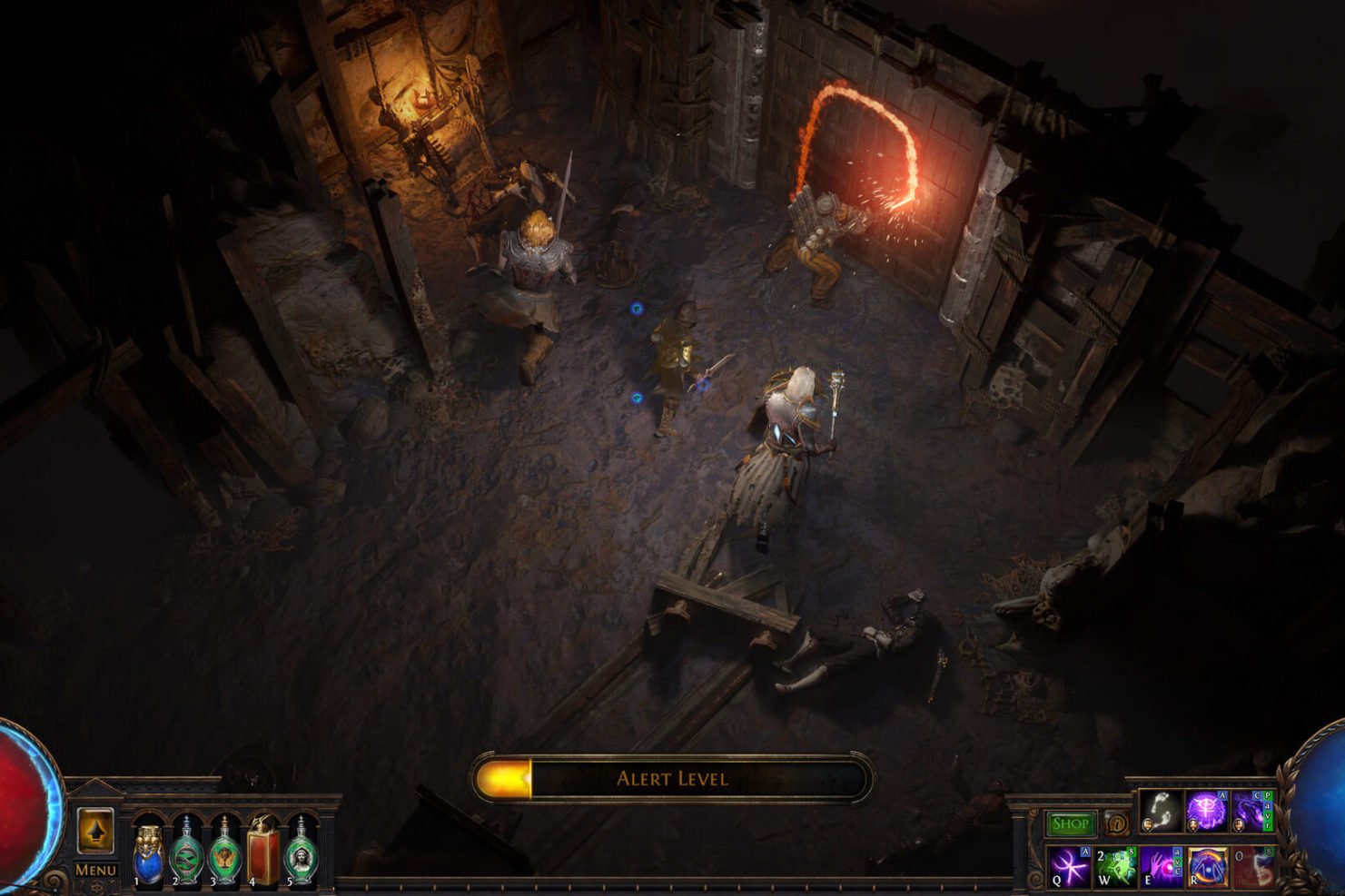Viewport: 1345px width, 896px height.
Task: Open the Menu button
Action: coord(95,869)
